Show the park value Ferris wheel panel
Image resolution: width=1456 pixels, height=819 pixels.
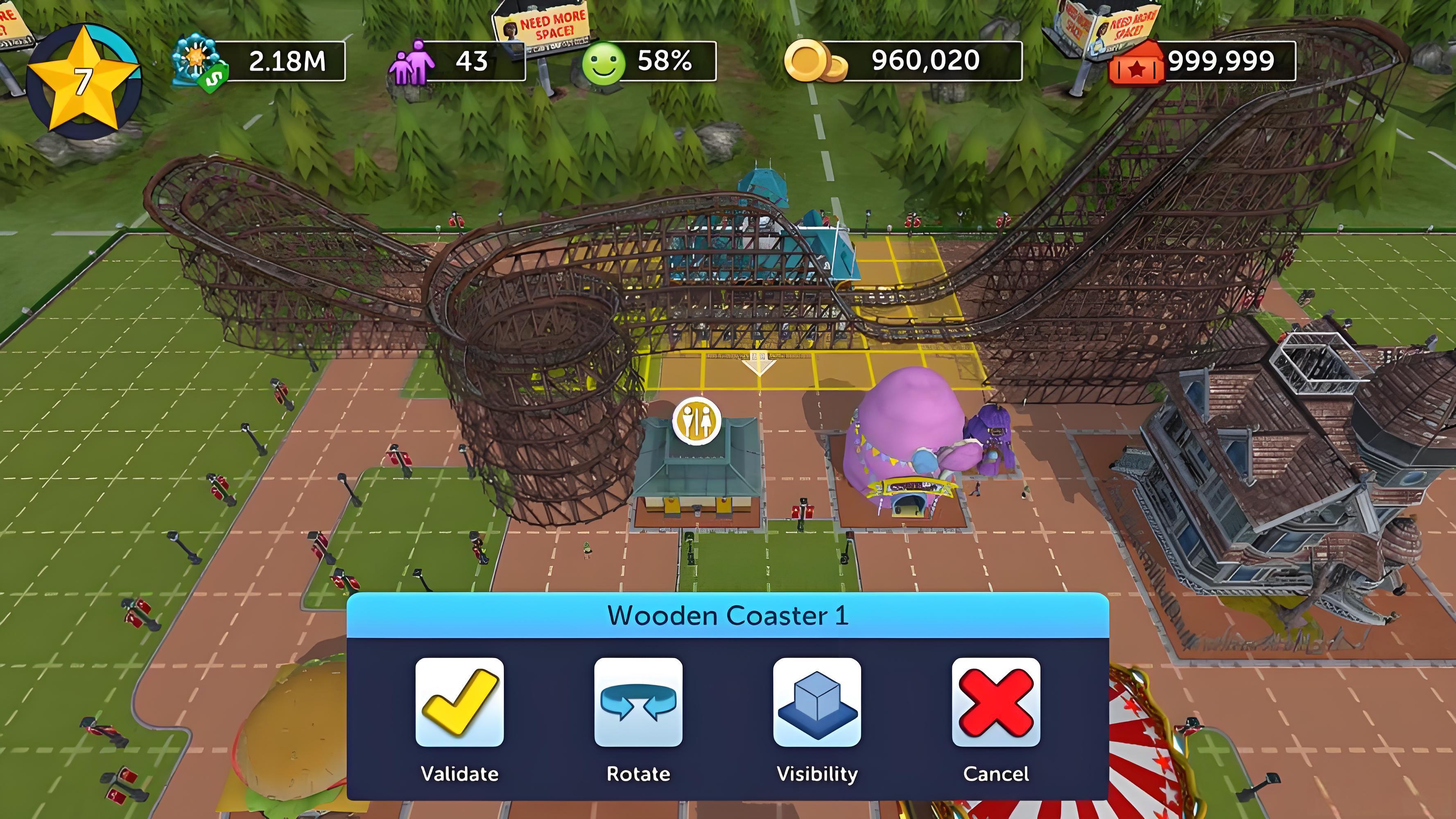259,61
